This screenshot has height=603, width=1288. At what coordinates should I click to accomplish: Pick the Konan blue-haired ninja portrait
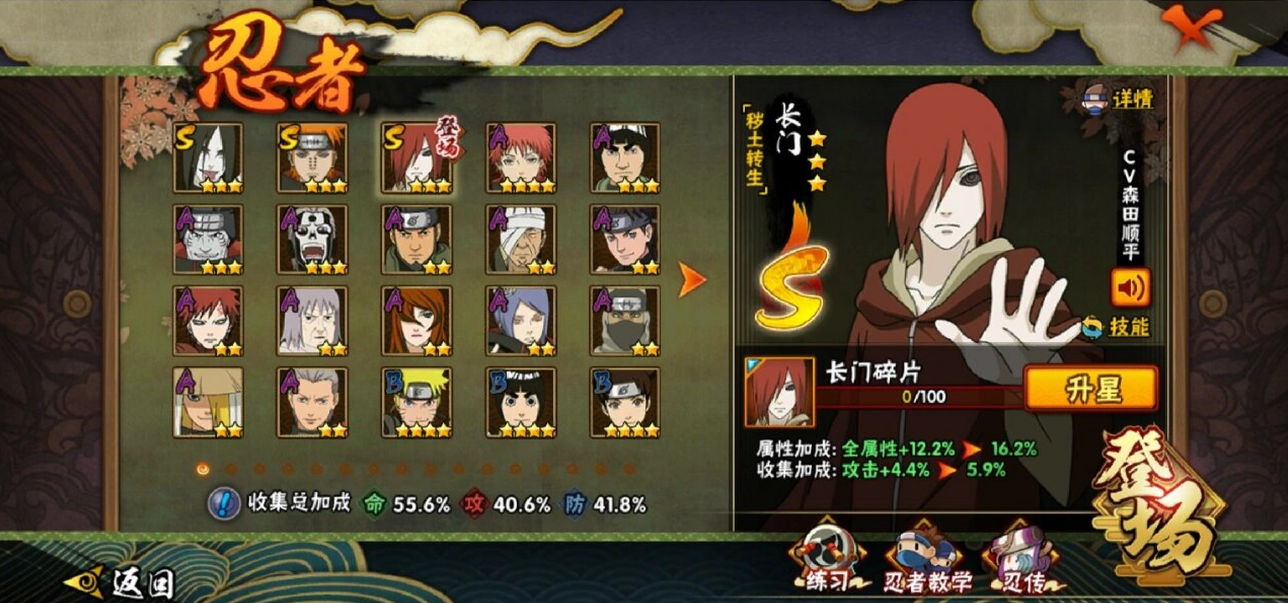(x=520, y=321)
